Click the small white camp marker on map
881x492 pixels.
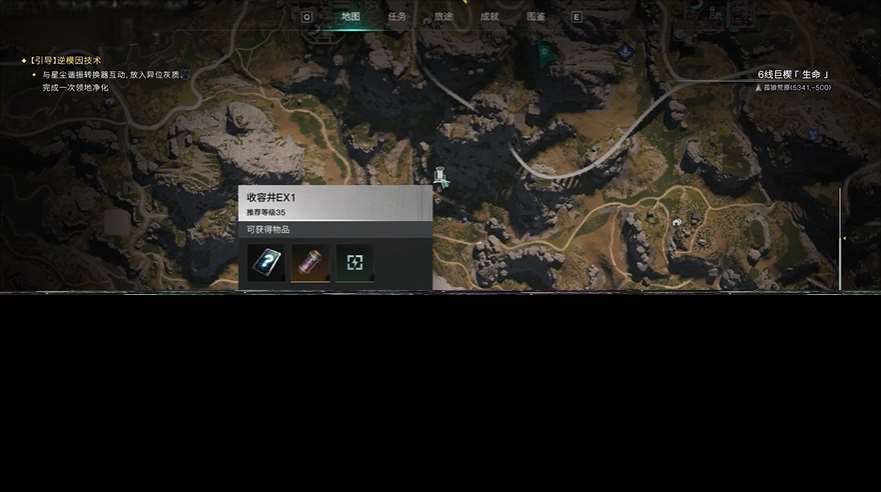[677, 222]
